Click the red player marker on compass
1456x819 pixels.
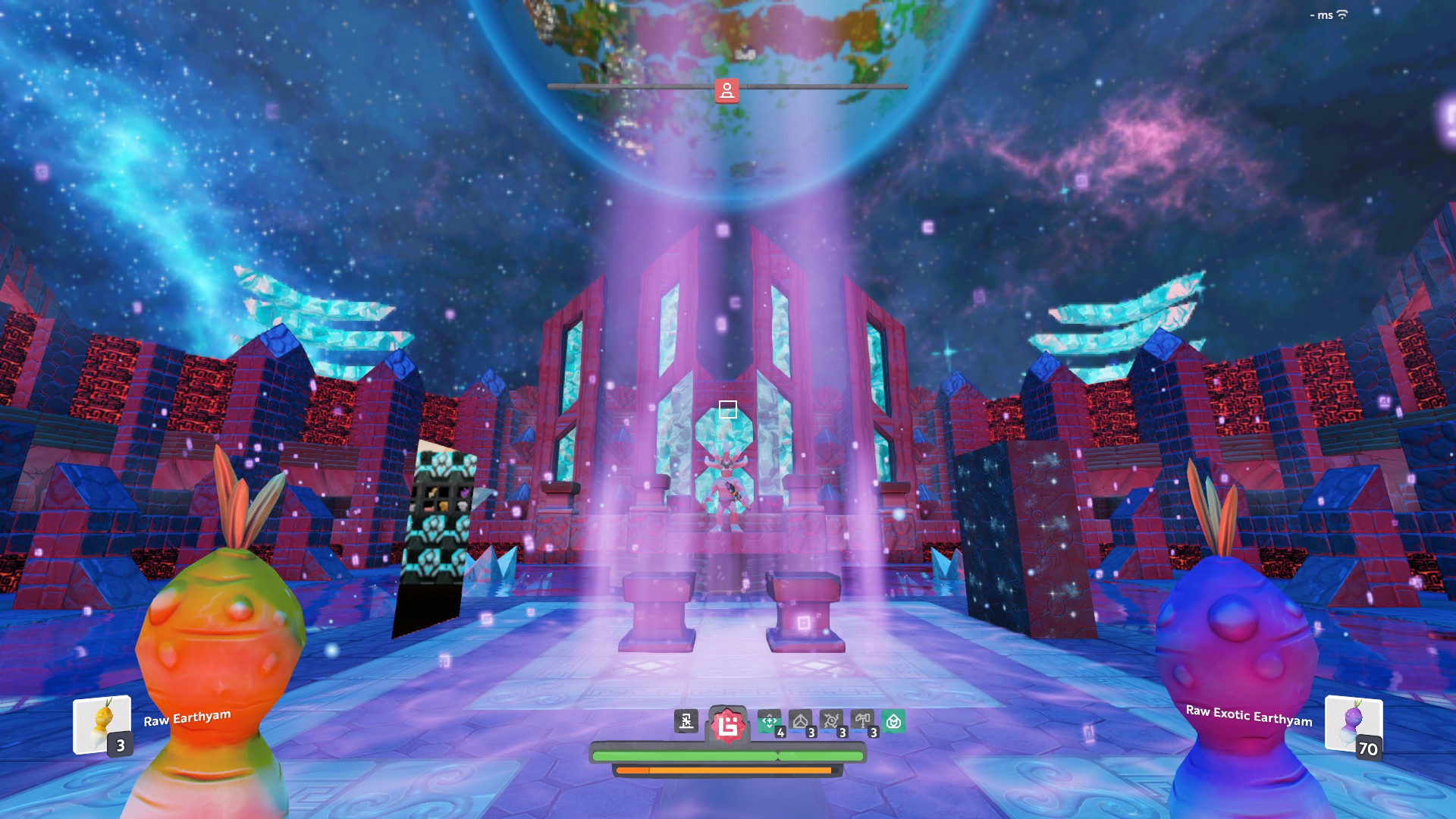point(726,90)
